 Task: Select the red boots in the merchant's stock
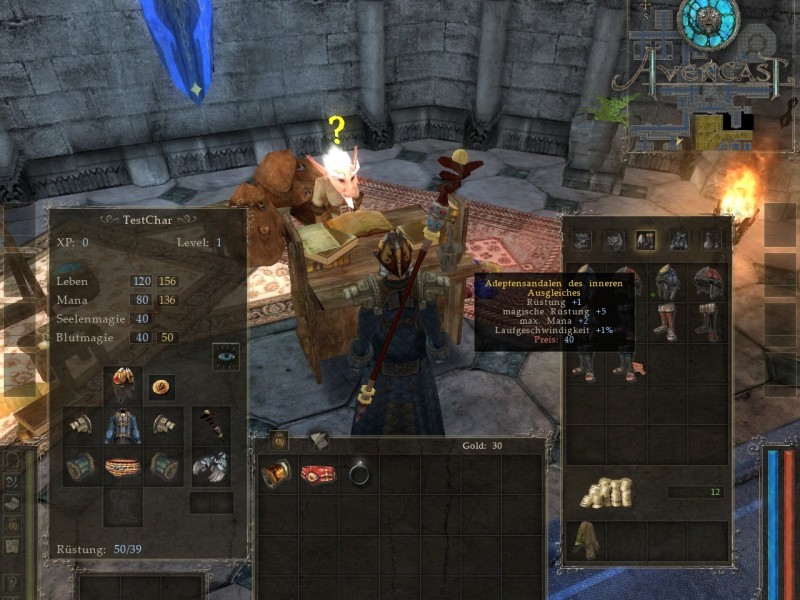tap(709, 322)
